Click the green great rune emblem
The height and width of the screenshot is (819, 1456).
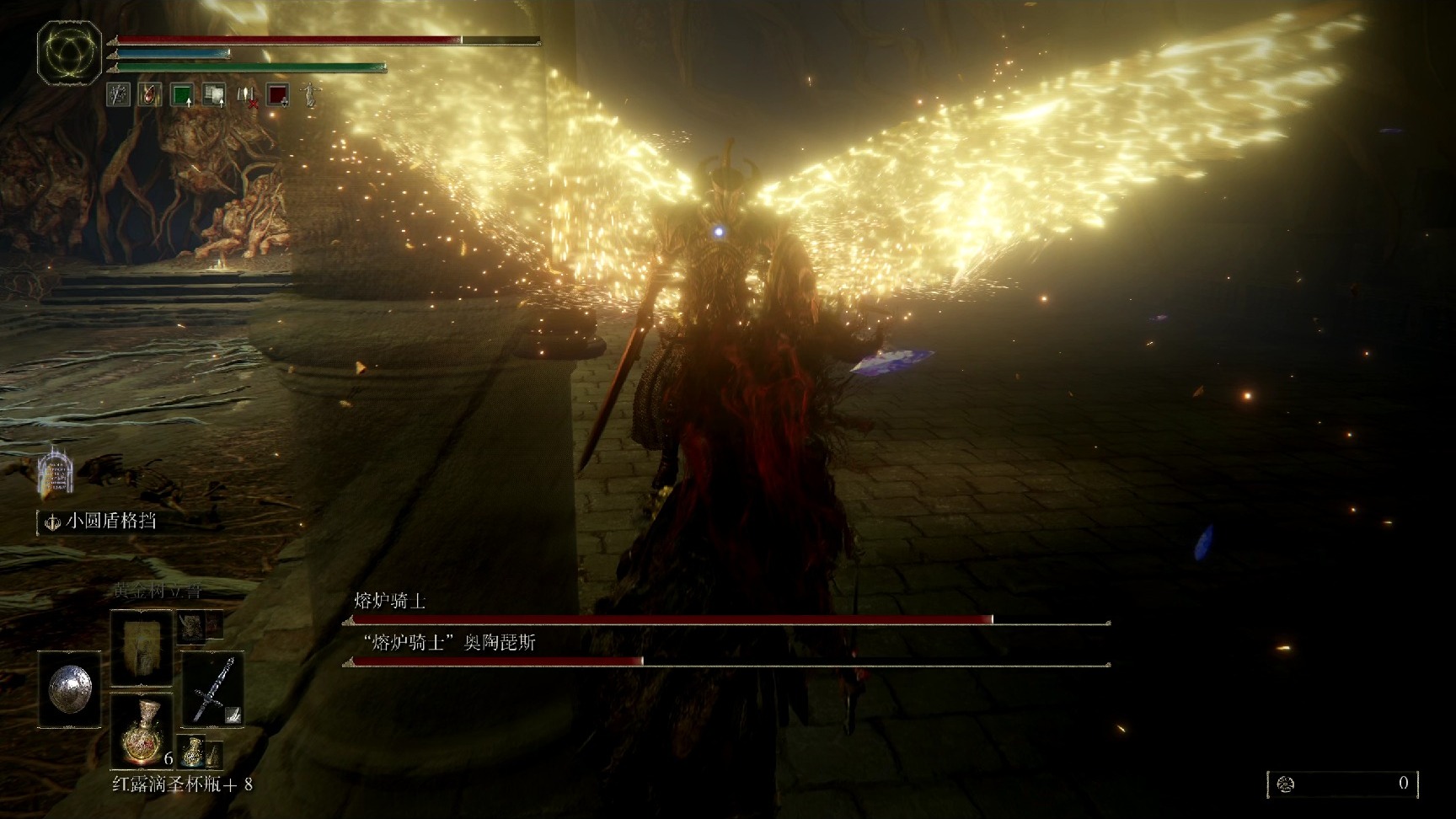(x=70, y=53)
